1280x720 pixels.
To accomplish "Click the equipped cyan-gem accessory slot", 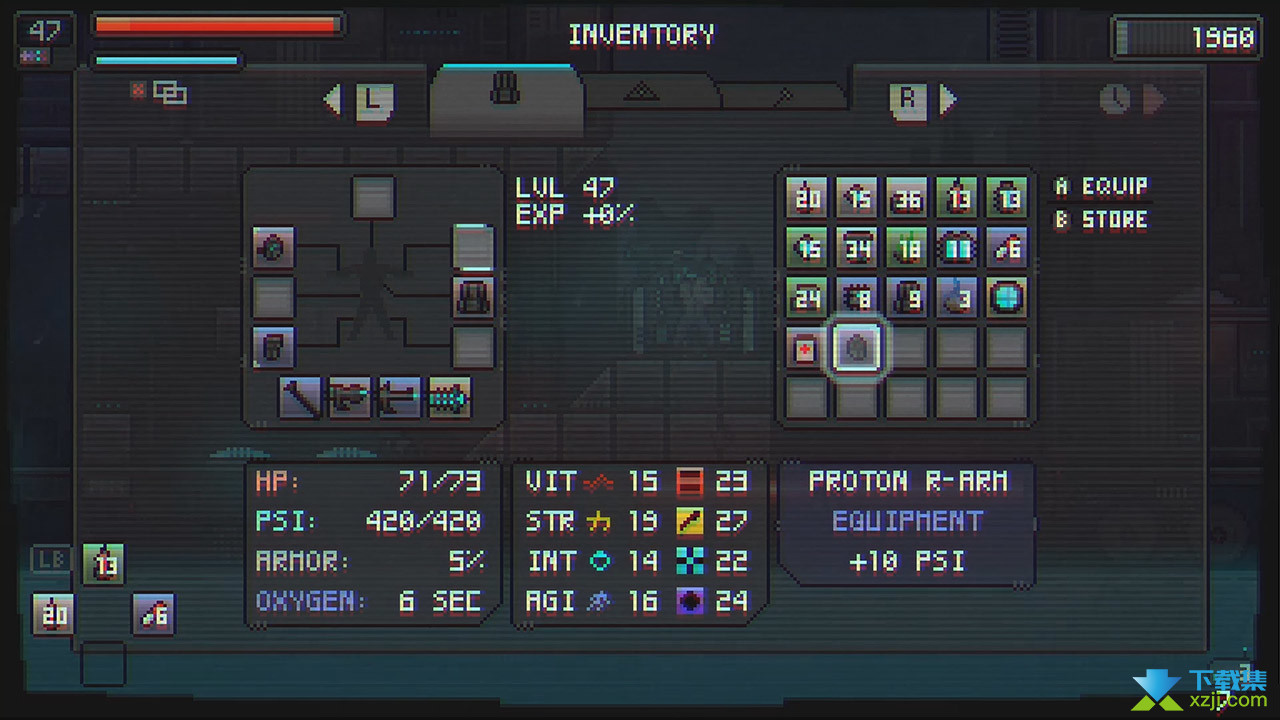I will coord(273,248).
